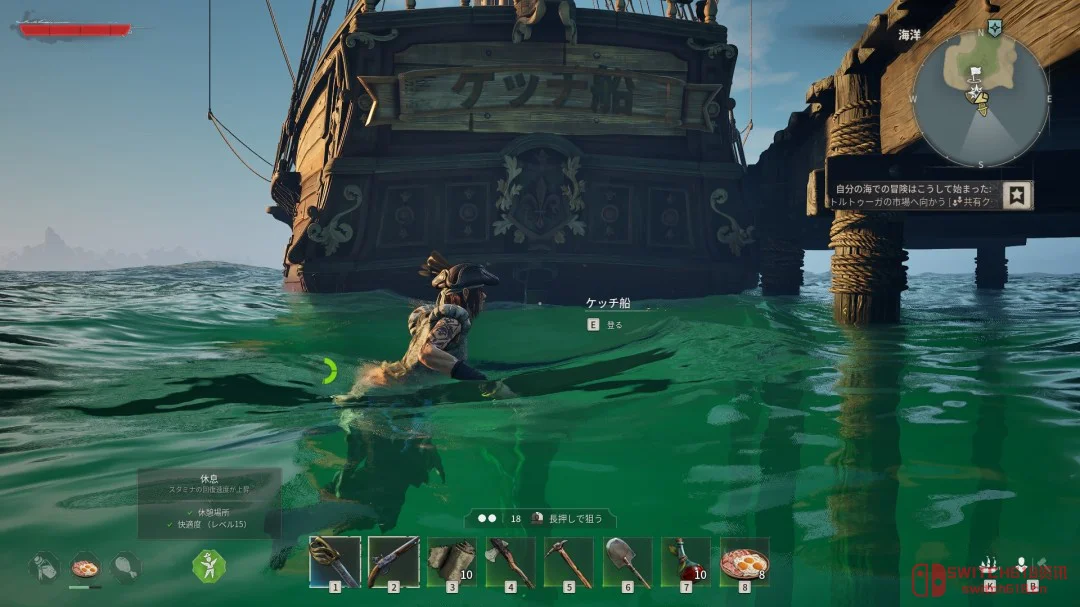This screenshot has height=607, width=1080.
Task: Open the circular minimap
Action: pos(979,99)
